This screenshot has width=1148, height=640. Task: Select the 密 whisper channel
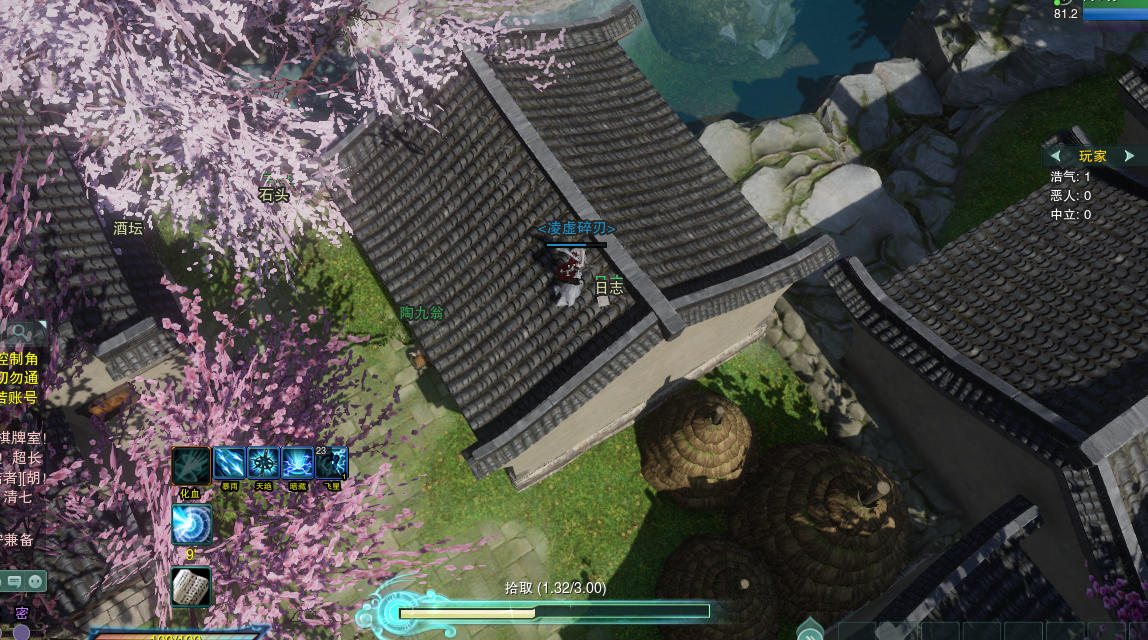tap(21, 613)
